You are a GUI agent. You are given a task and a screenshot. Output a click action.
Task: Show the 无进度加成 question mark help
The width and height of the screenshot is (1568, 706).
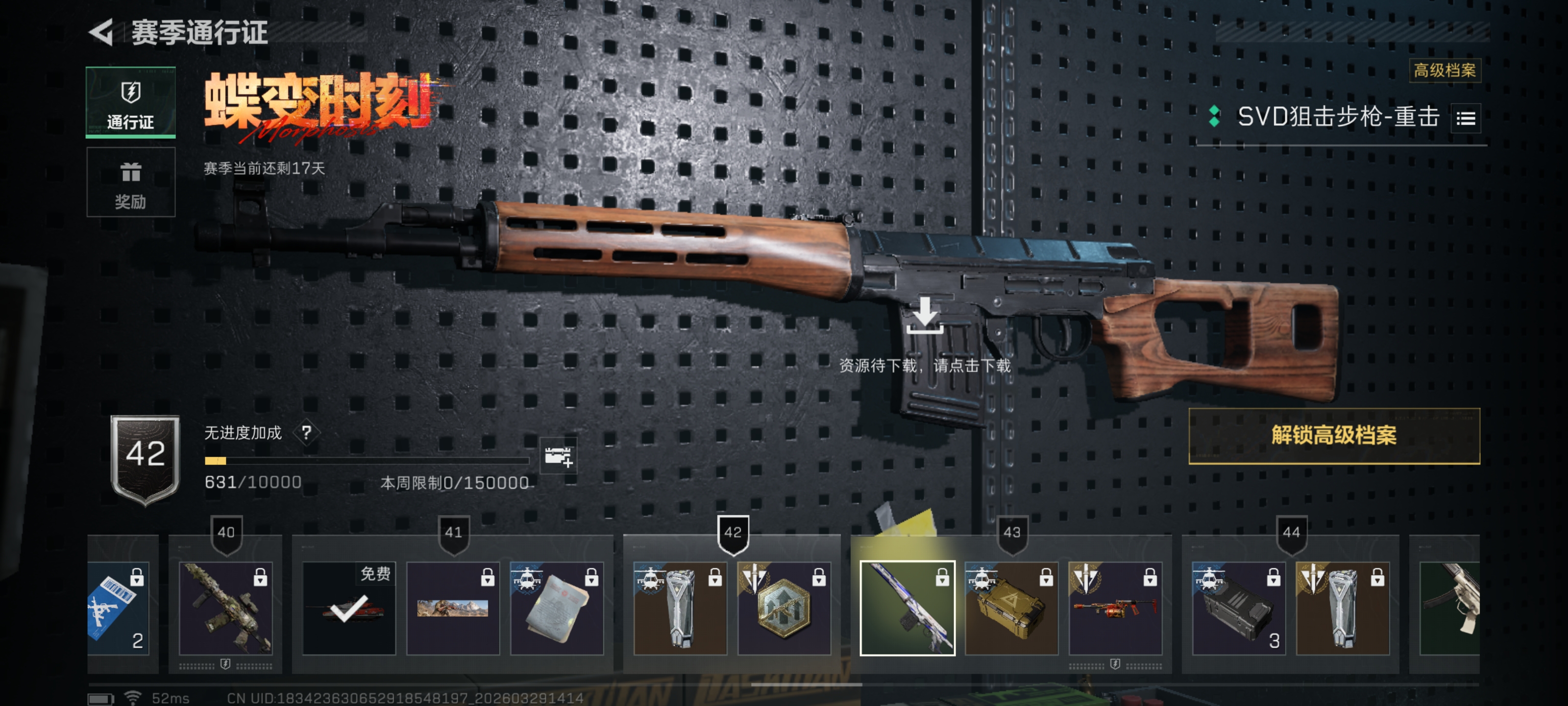306,433
